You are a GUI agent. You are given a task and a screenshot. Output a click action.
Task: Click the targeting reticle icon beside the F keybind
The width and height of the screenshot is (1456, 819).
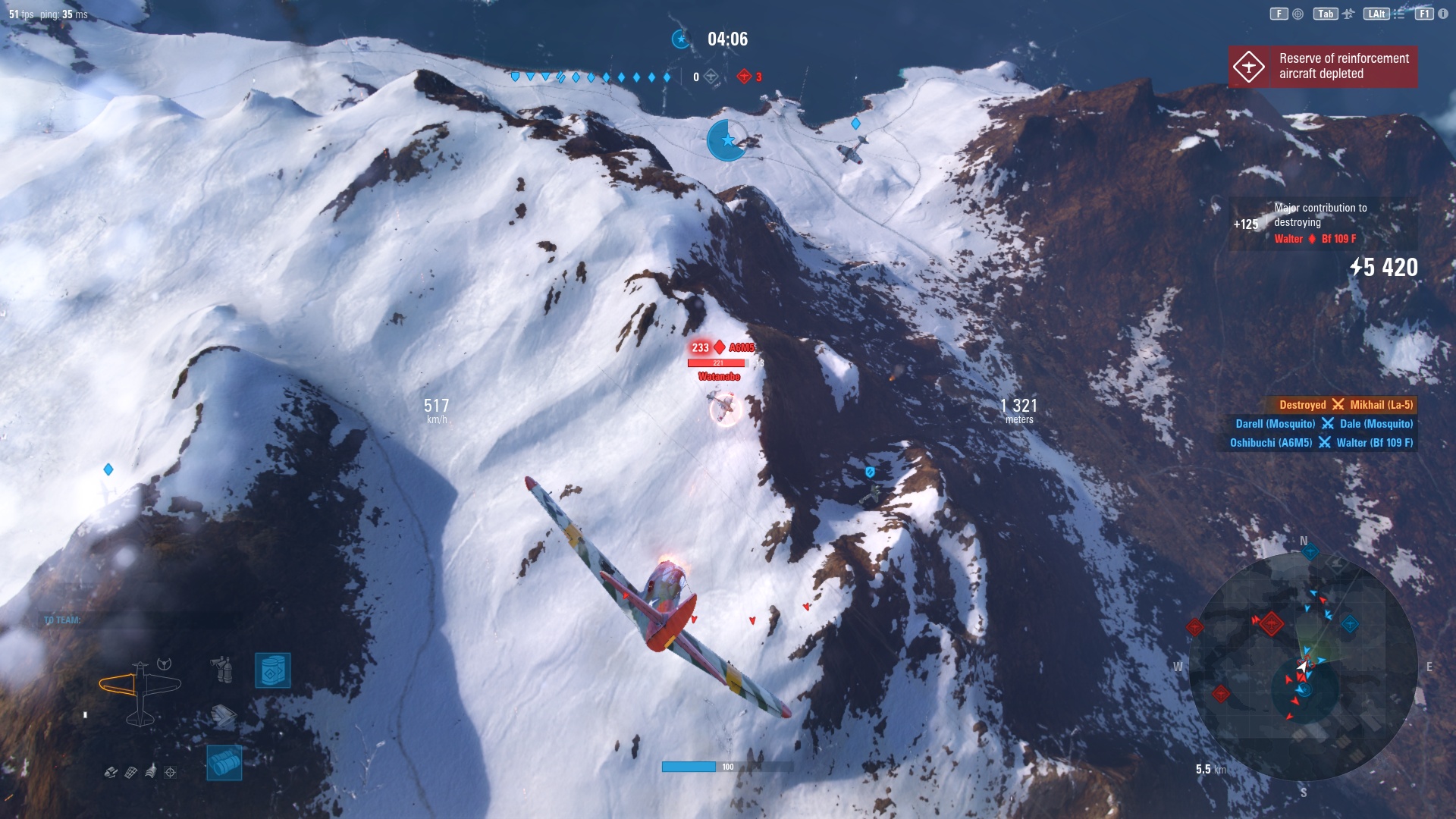click(1298, 14)
